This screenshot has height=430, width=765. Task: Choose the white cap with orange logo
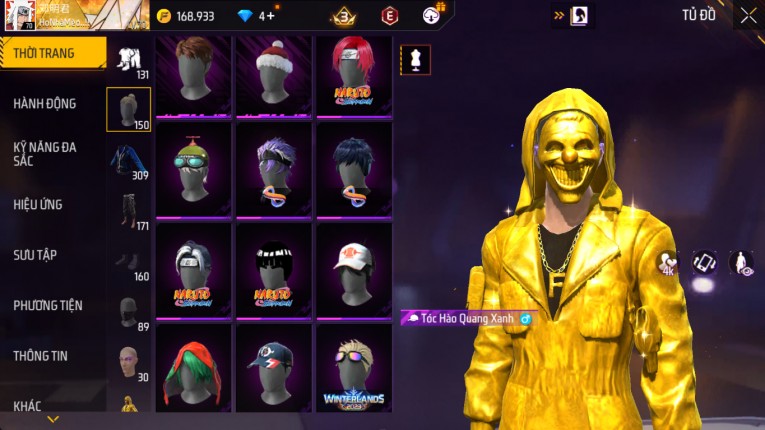(354, 270)
